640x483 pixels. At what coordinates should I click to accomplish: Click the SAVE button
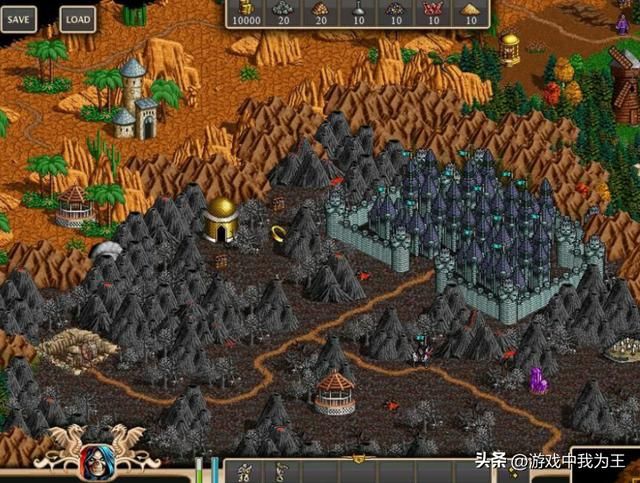[18, 18]
